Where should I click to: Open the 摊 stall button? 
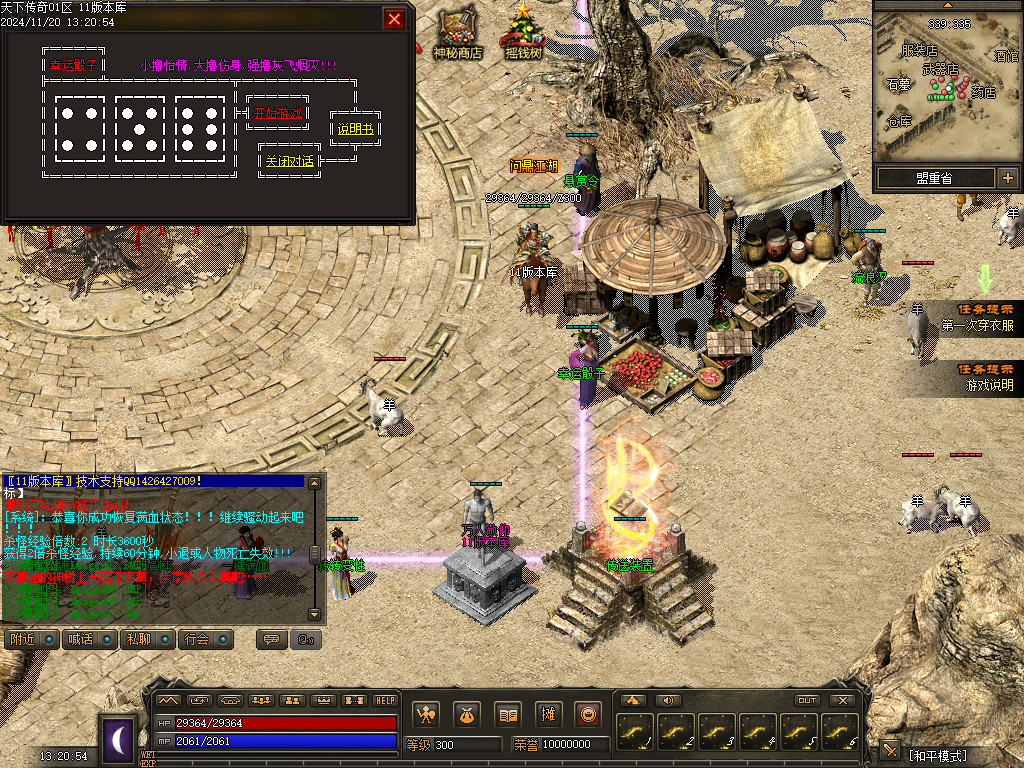(x=548, y=715)
